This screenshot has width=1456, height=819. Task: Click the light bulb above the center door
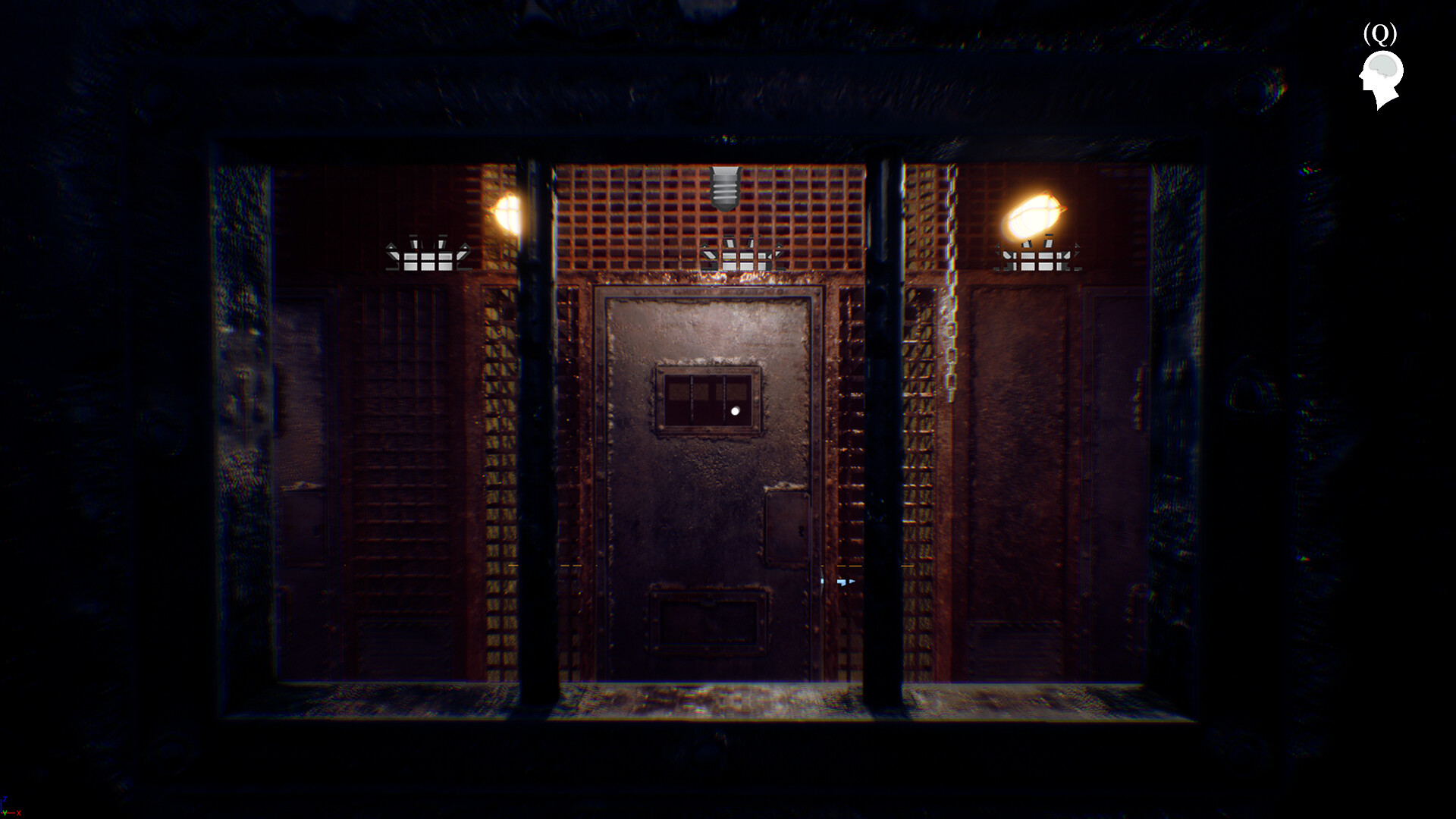(x=726, y=187)
